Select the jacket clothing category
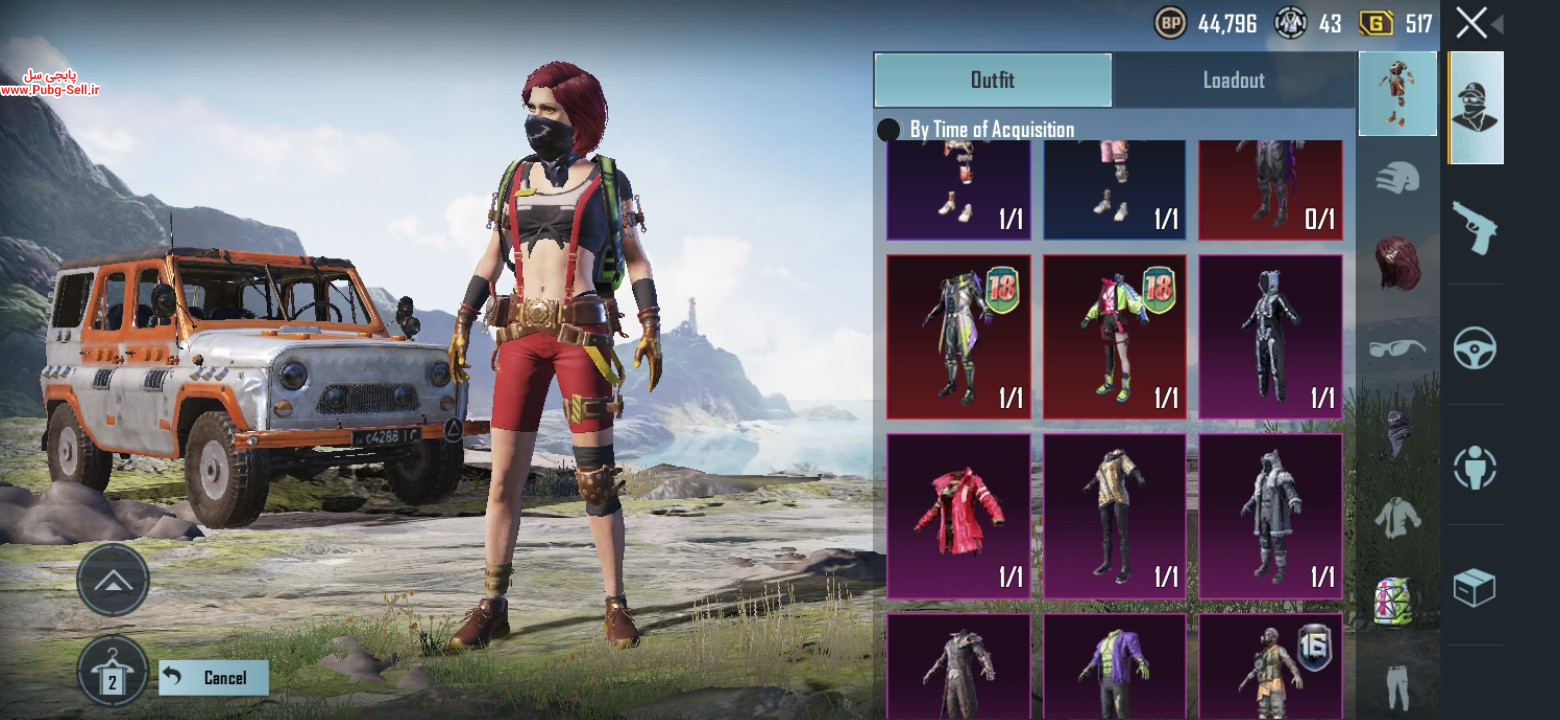This screenshot has width=1560, height=720. (1397, 517)
